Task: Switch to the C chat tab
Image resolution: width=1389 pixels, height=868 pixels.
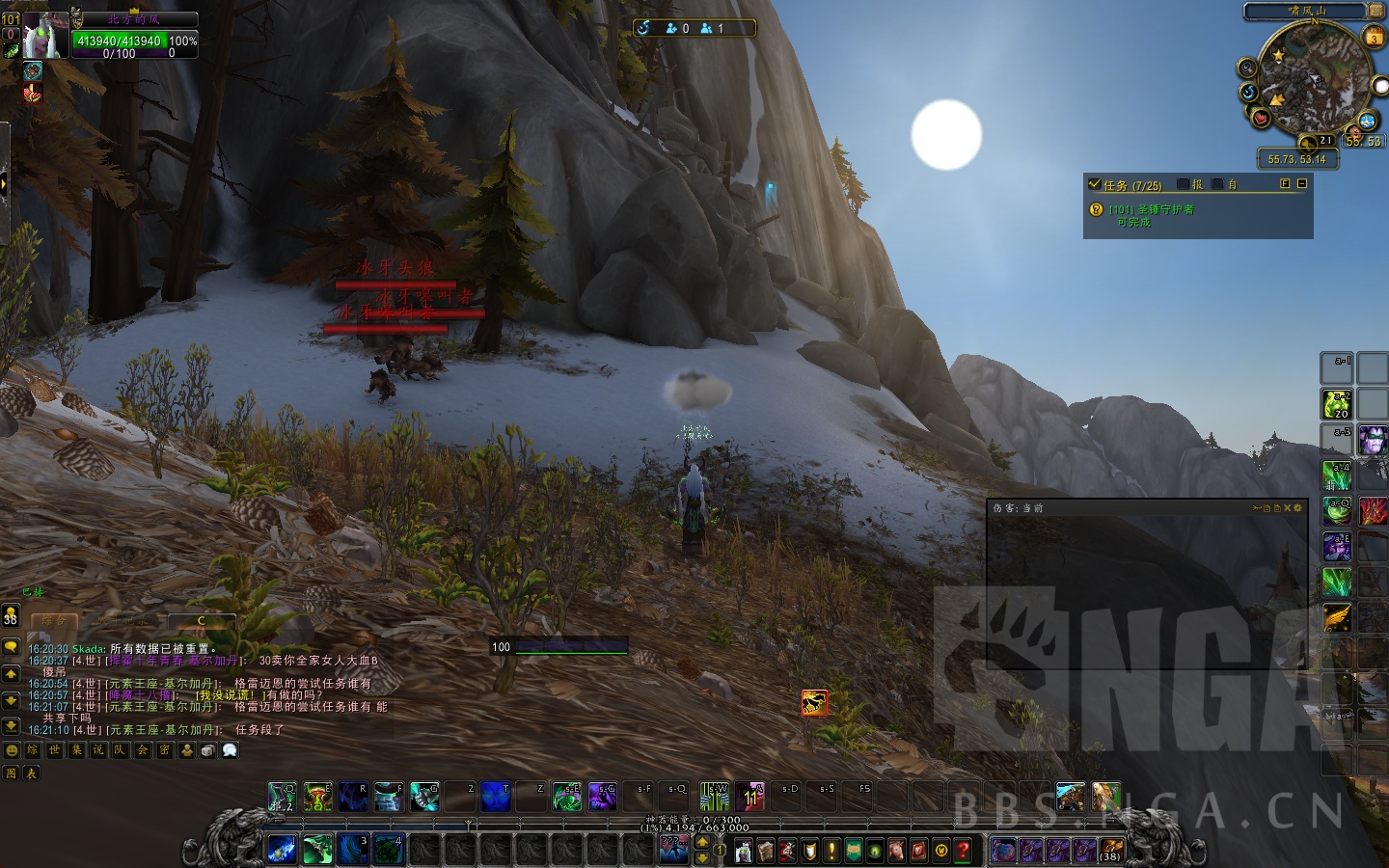Action: point(202,620)
